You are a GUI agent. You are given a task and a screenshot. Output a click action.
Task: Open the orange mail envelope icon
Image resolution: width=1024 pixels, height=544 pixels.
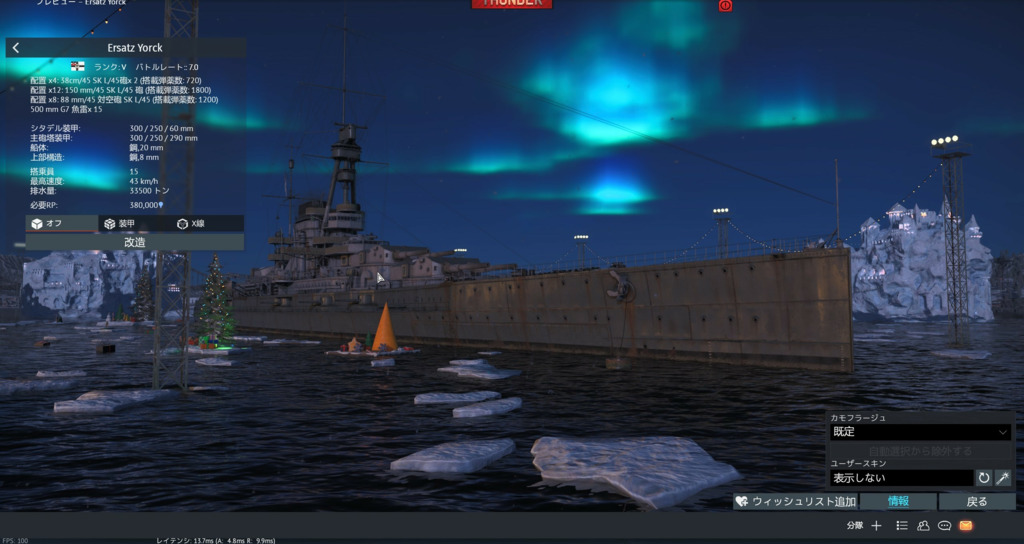click(x=966, y=525)
